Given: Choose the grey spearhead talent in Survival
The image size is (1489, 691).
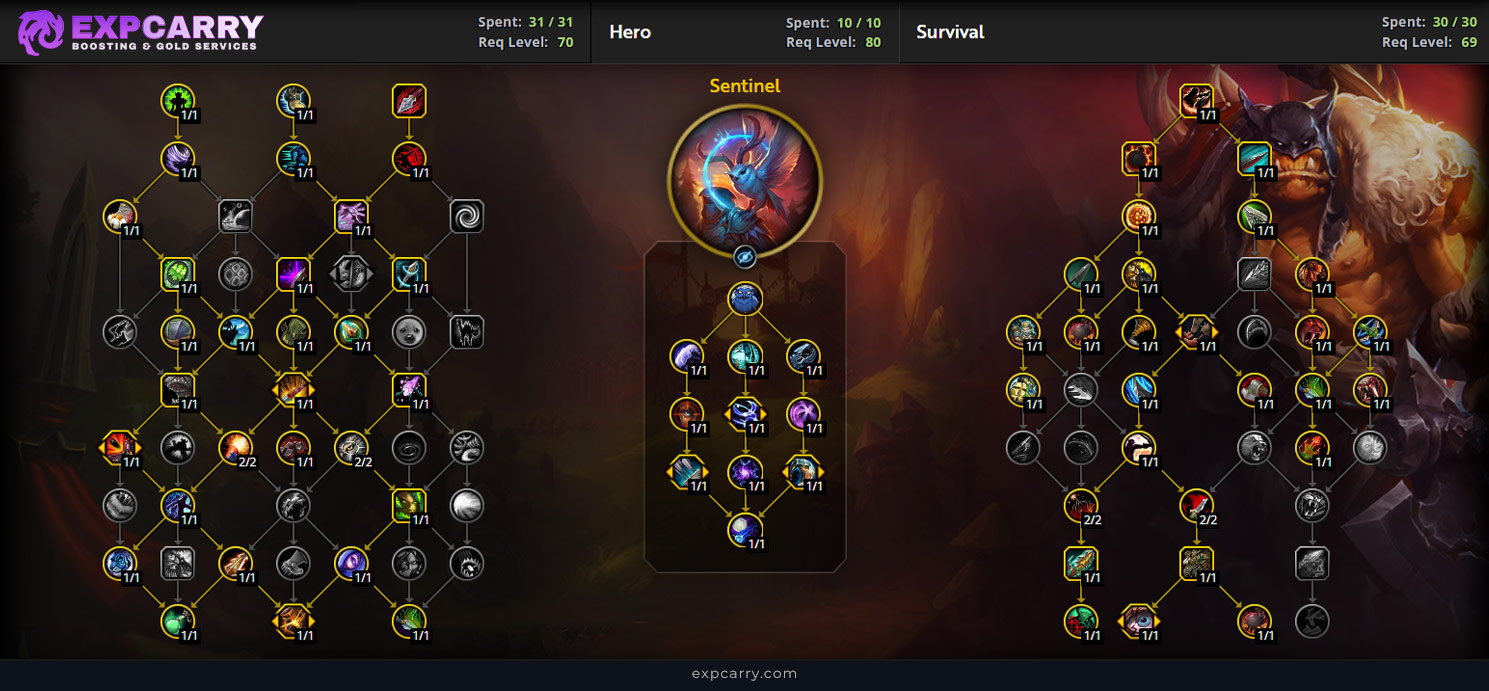Looking at the screenshot, I should (x=1254, y=274).
